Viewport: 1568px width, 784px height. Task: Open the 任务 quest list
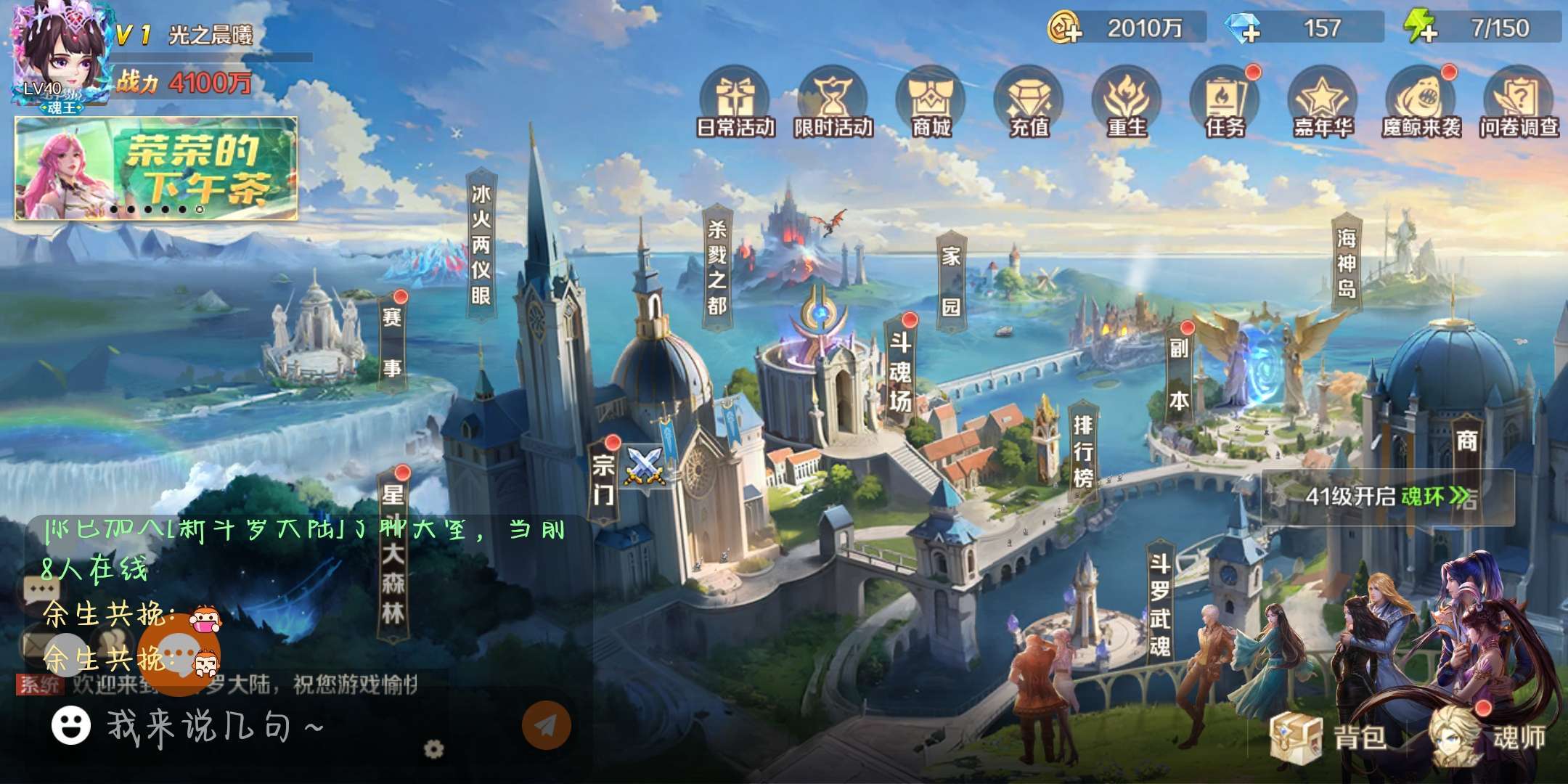1225,103
